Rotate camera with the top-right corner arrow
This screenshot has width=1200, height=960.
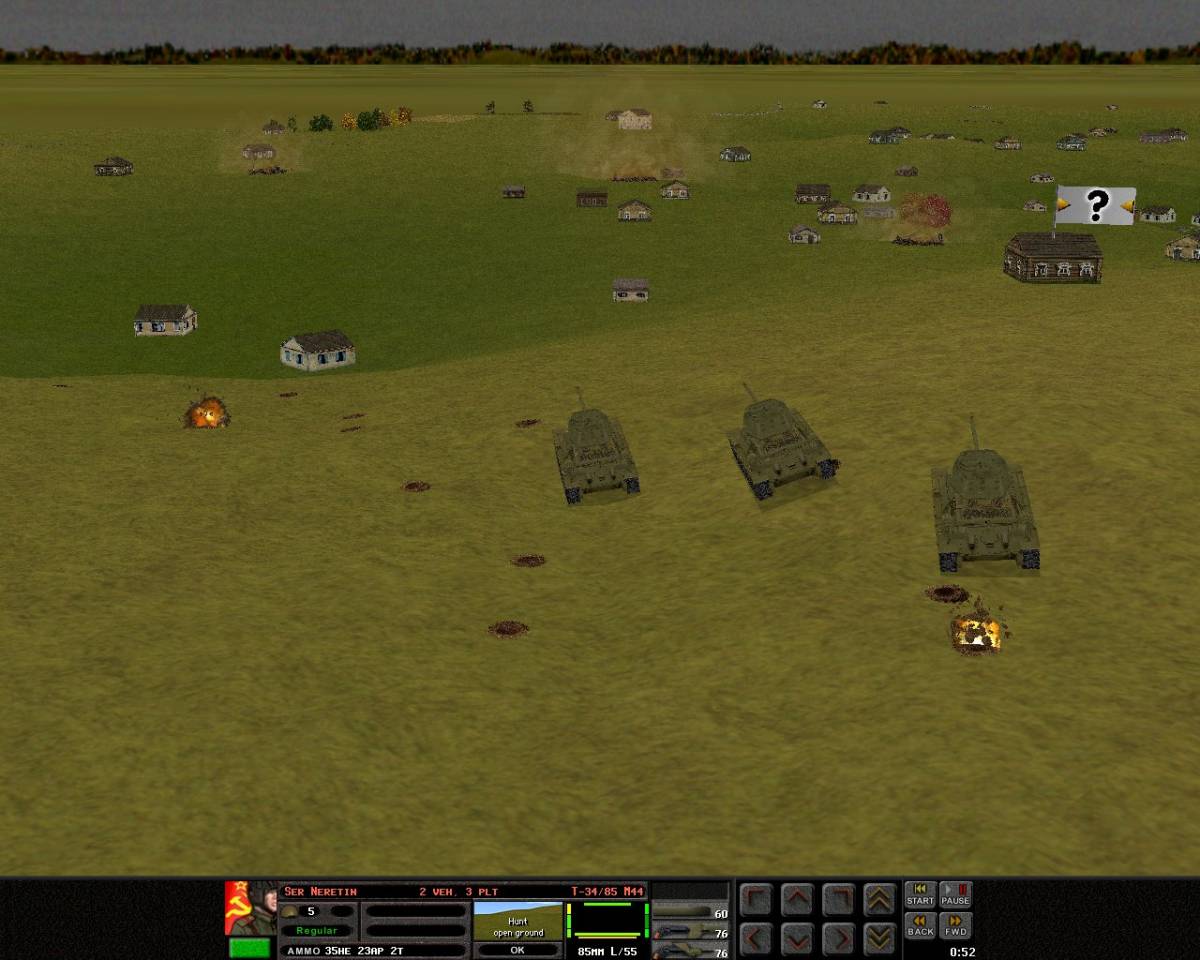click(x=838, y=900)
